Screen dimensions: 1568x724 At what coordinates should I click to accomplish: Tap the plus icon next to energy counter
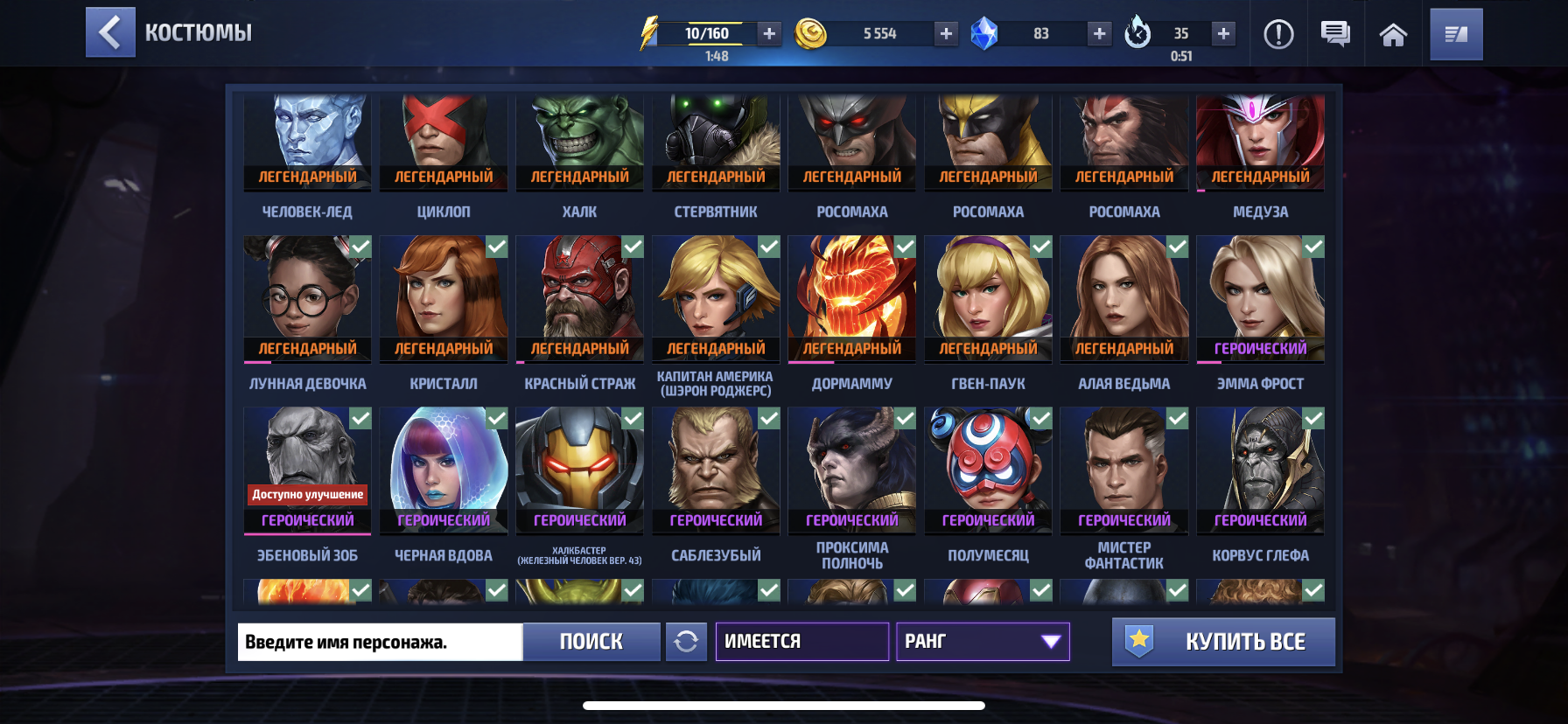[x=768, y=35]
